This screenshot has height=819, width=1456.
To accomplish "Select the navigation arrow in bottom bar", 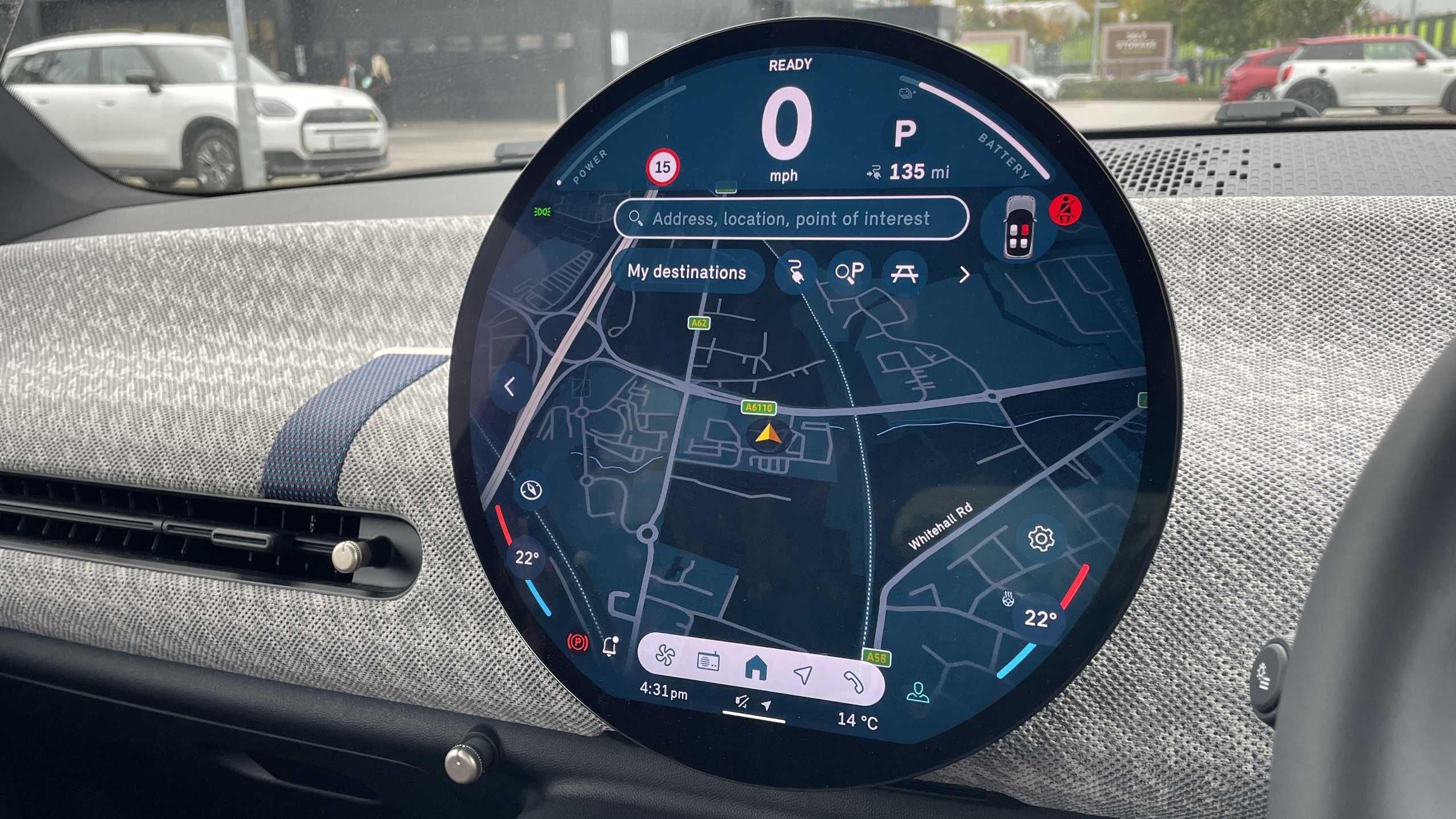I will [803, 675].
